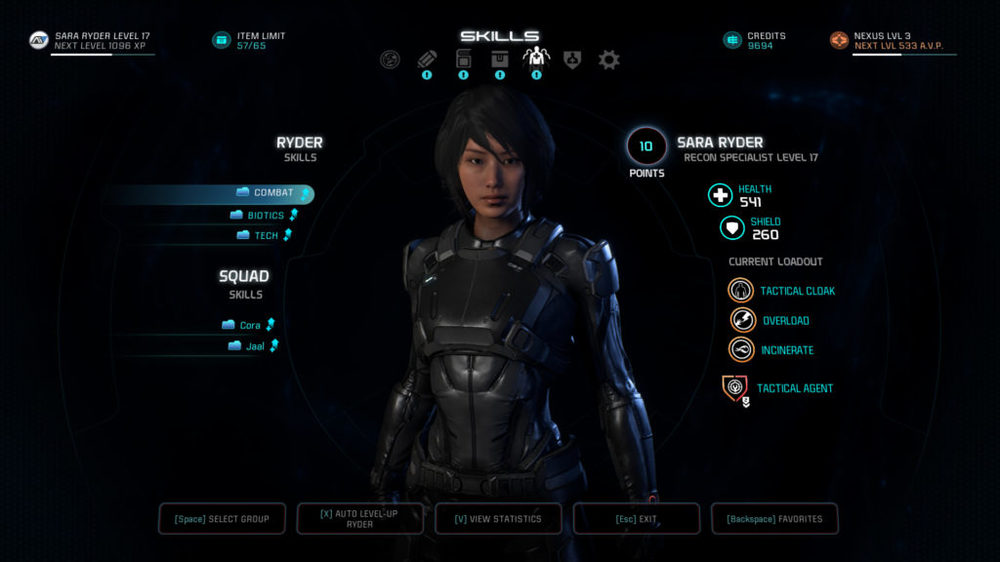Auto level-up Ryder
The width and height of the screenshot is (1000, 562).
tap(359, 519)
